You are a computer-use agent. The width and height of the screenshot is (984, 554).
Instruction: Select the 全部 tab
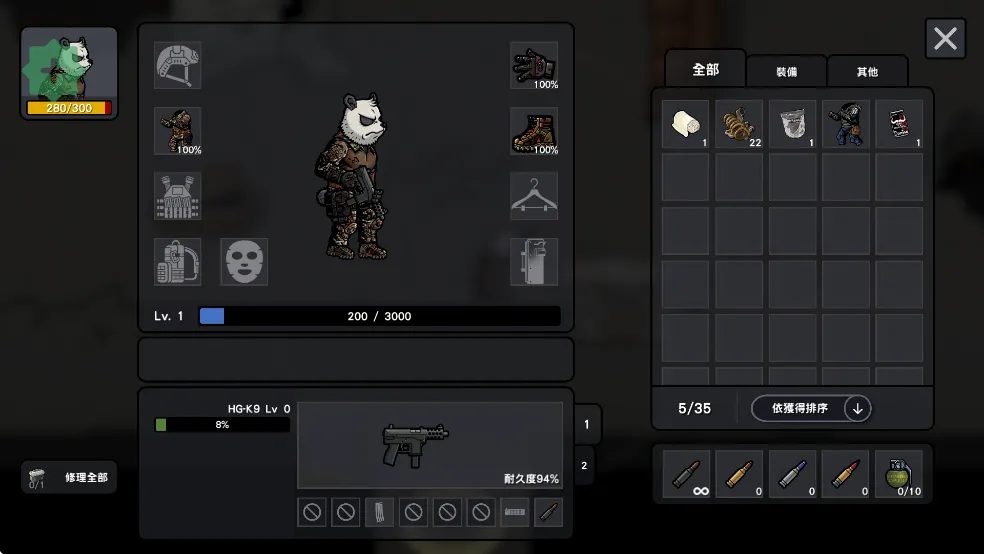tap(705, 69)
